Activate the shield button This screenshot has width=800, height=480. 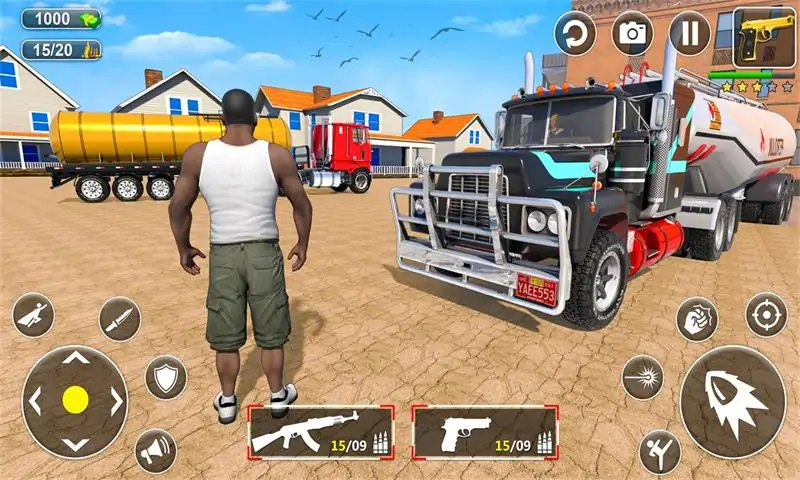(166, 377)
